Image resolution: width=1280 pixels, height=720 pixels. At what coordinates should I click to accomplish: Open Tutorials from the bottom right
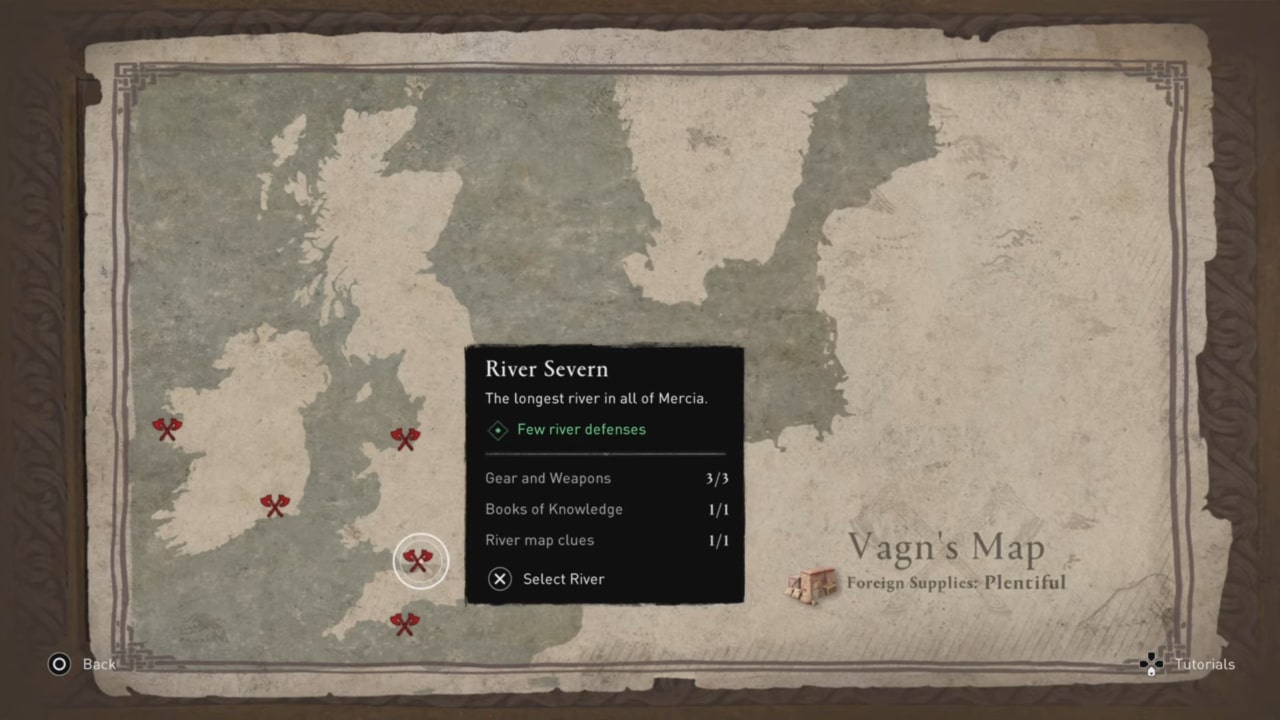click(1204, 664)
